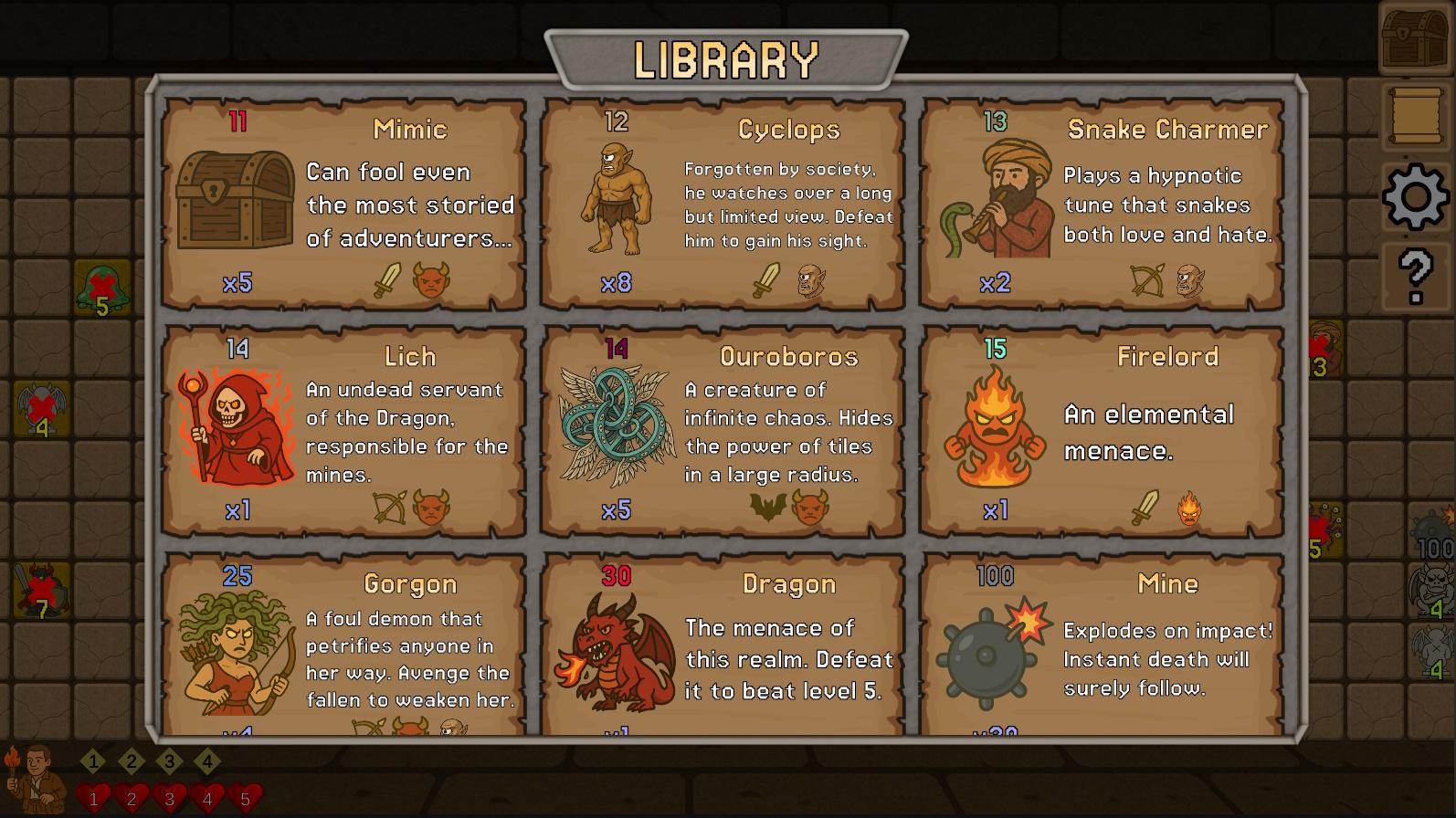1456x818 pixels.
Task: Select the Mimic library card
Action: click(x=343, y=204)
